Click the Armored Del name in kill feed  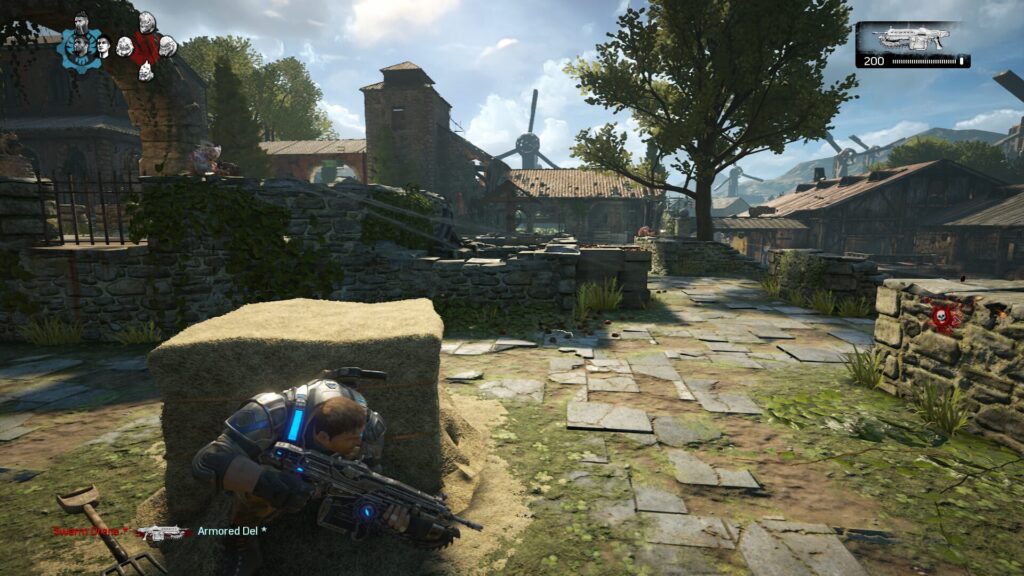coord(232,531)
